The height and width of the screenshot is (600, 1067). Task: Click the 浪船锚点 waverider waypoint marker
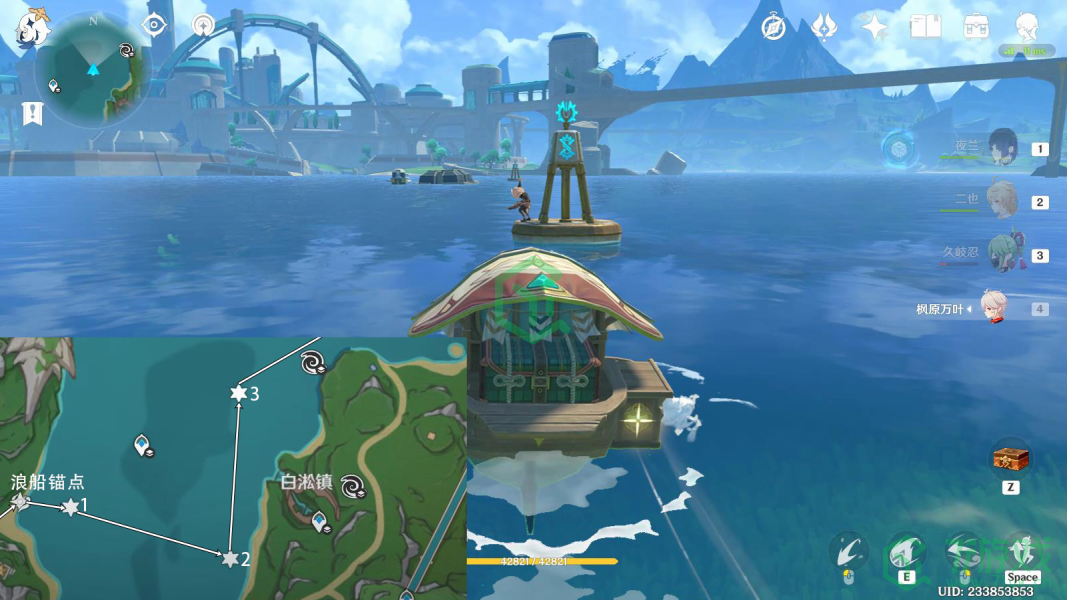[18, 501]
